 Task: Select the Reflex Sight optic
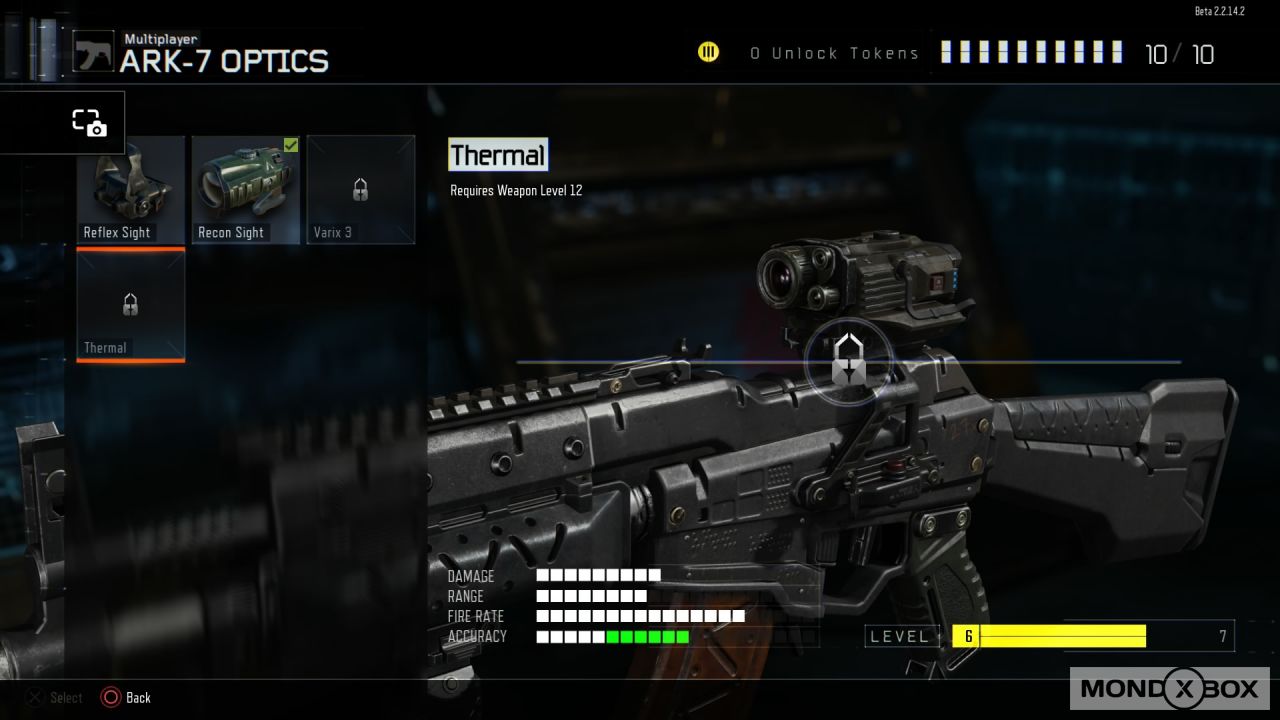point(131,190)
